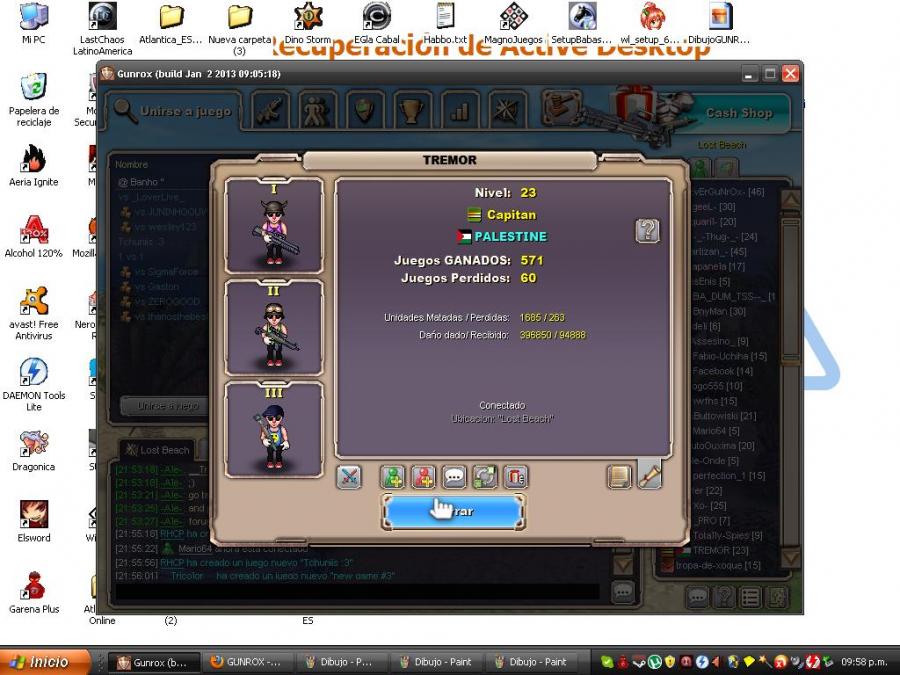Click the red person with plus icon
The width and height of the screenshot is (900, 675).
pyautogui.click(x=424, y=477)
